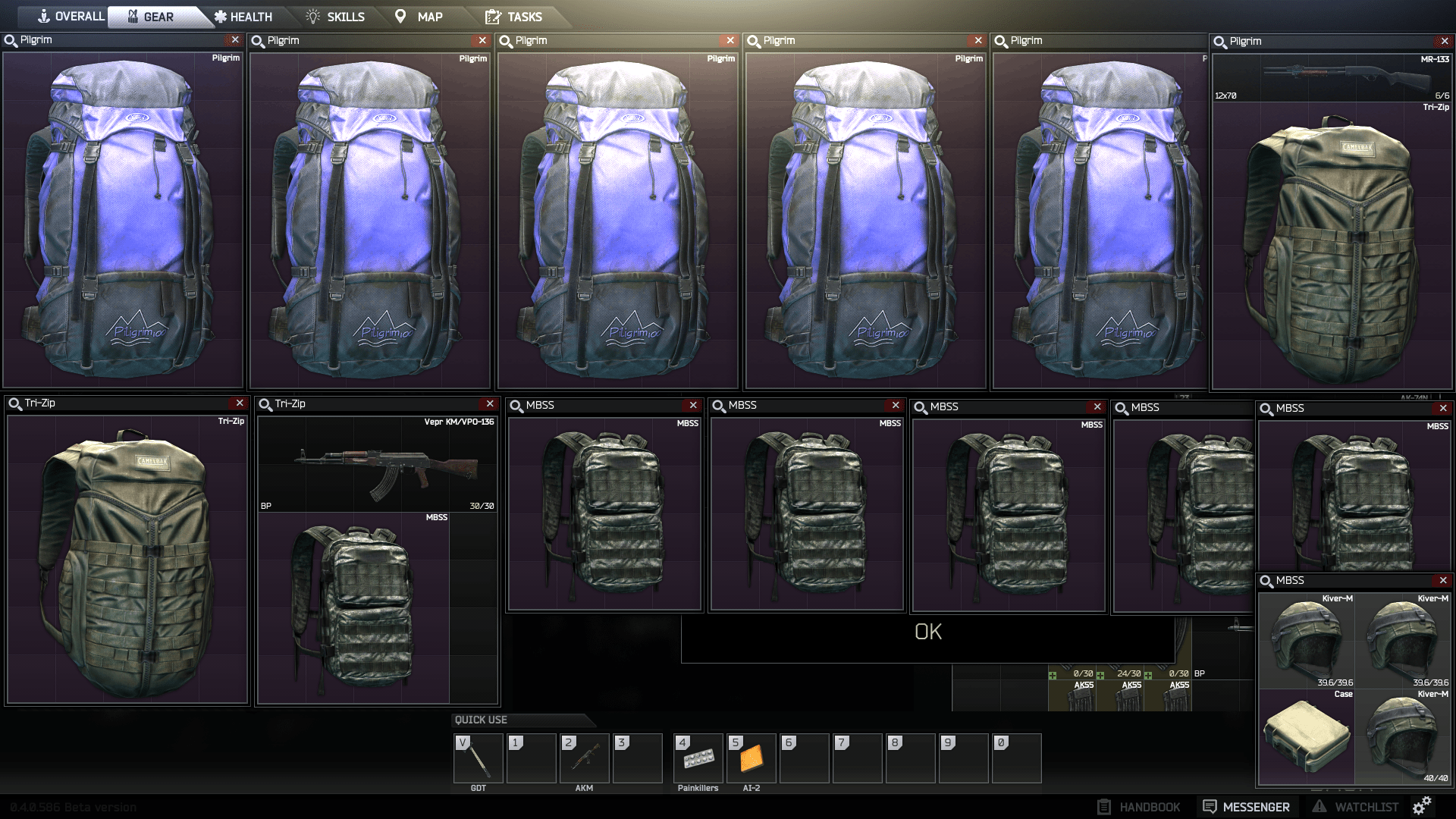Close the bottom-right MBSS search panel
This screenshot has height=819, width=1456.
[x=1442, y=580]
